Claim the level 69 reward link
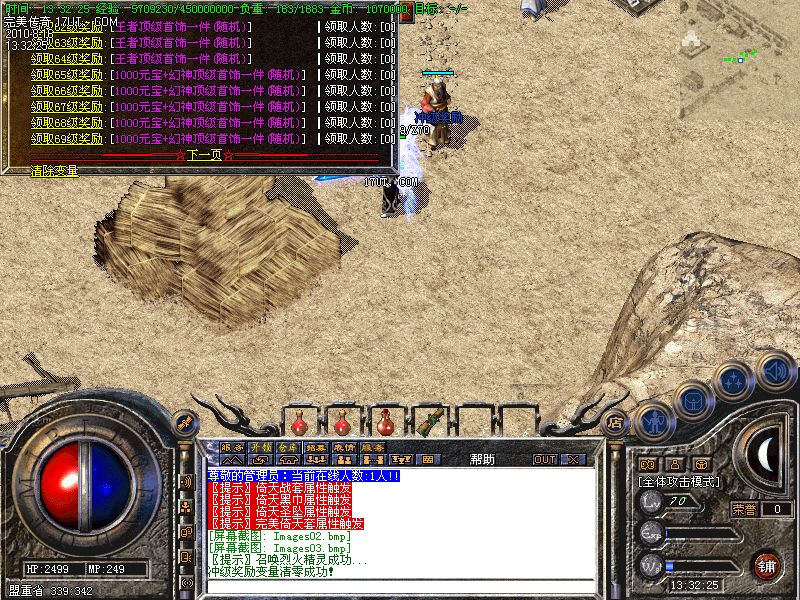The height and width of the screenshot is (600, 800). coord(67,138)
